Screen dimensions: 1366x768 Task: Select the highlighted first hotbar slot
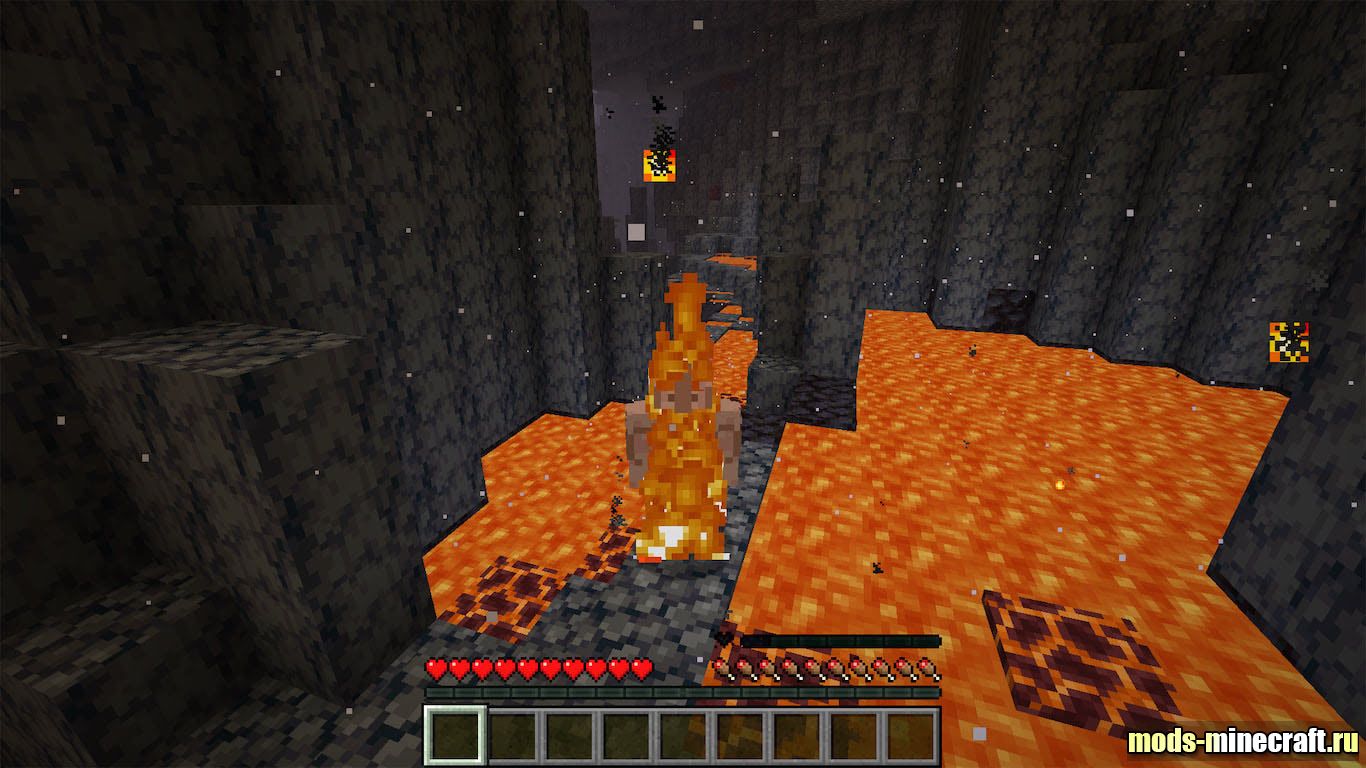point(455,735)
